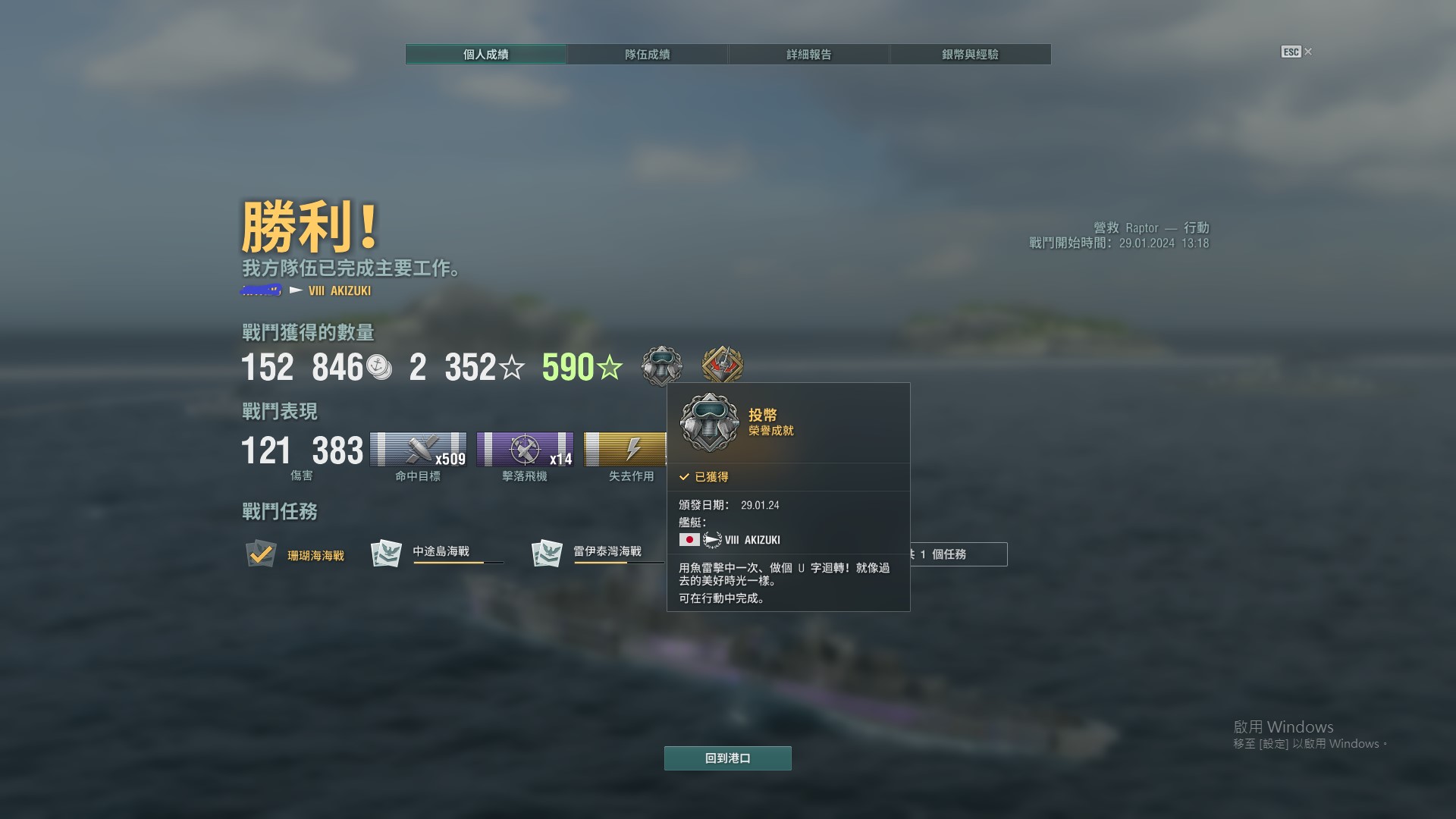Viewport: 1456px width, 819px height.
Task: Click the 命中目標 ribbon
Action: pyautogui.click(x=418, y=450)
